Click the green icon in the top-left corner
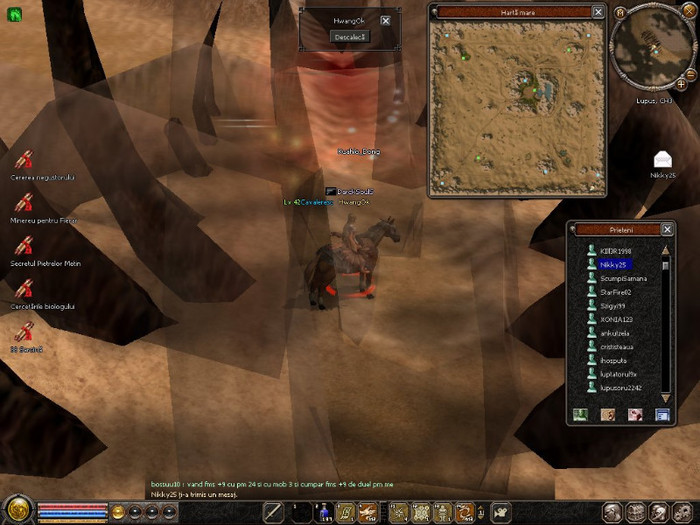 (x=15, y=14)
